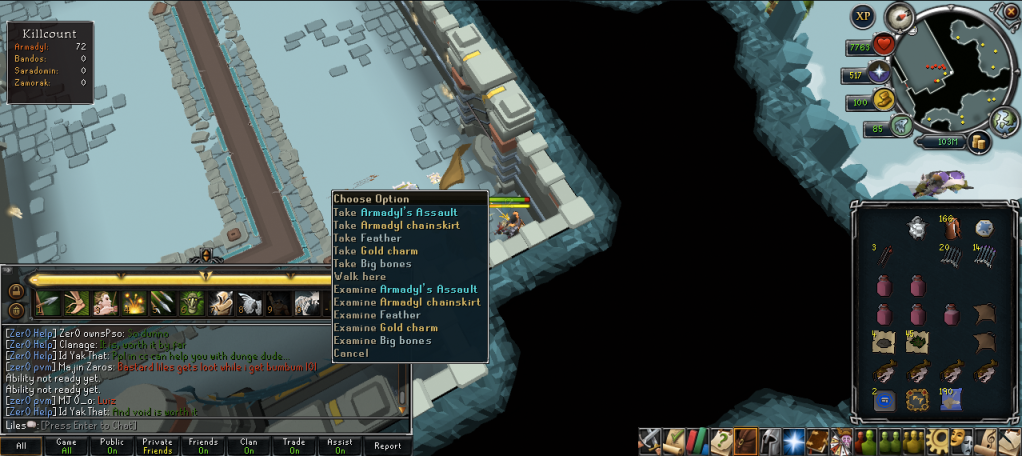Take Armadyl's Assault from the menu

click(395, 212)
